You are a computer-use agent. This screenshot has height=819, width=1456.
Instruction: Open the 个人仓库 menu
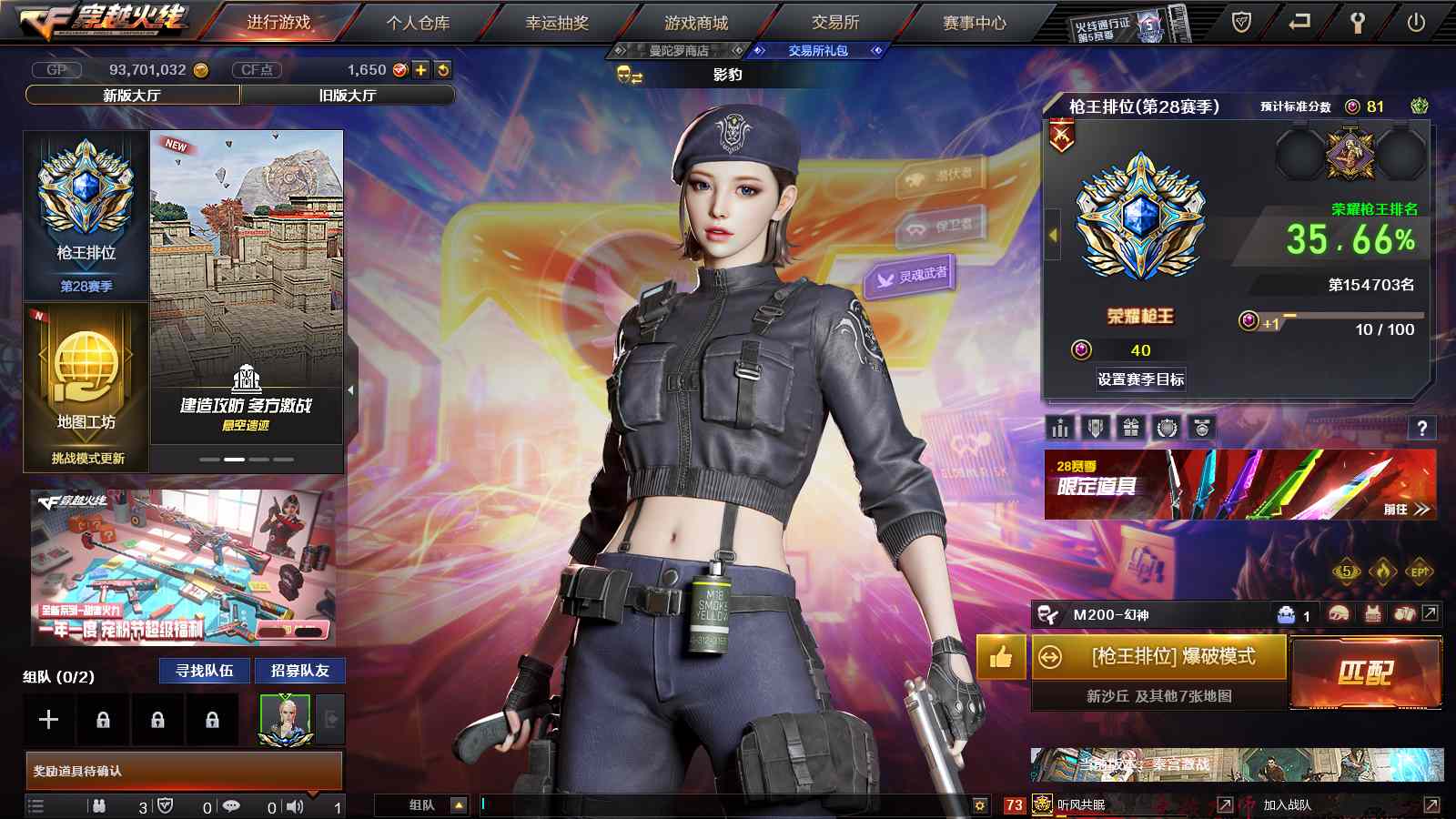coord(418,23)
